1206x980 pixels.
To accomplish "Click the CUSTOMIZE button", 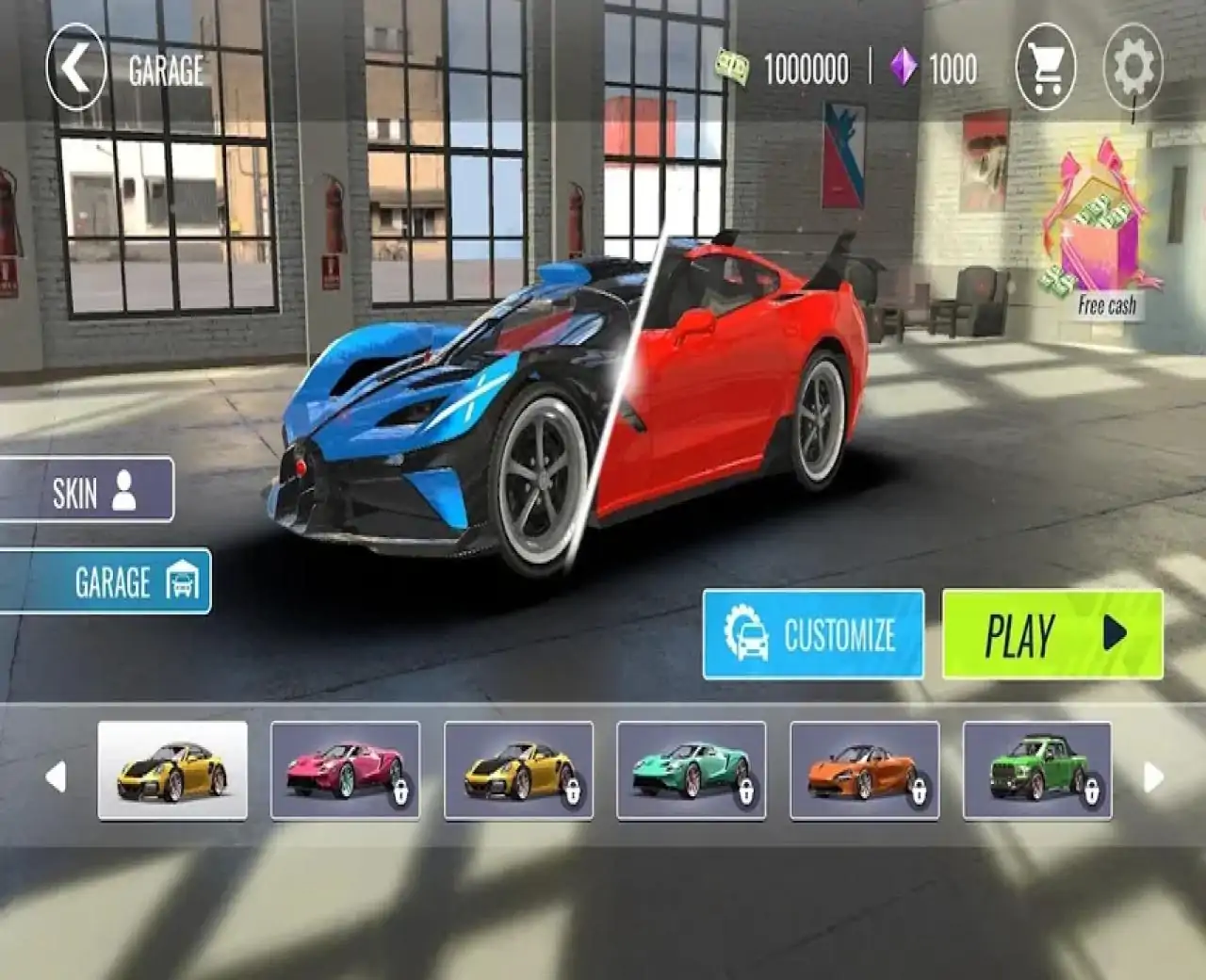I will [x=813, y=634].
